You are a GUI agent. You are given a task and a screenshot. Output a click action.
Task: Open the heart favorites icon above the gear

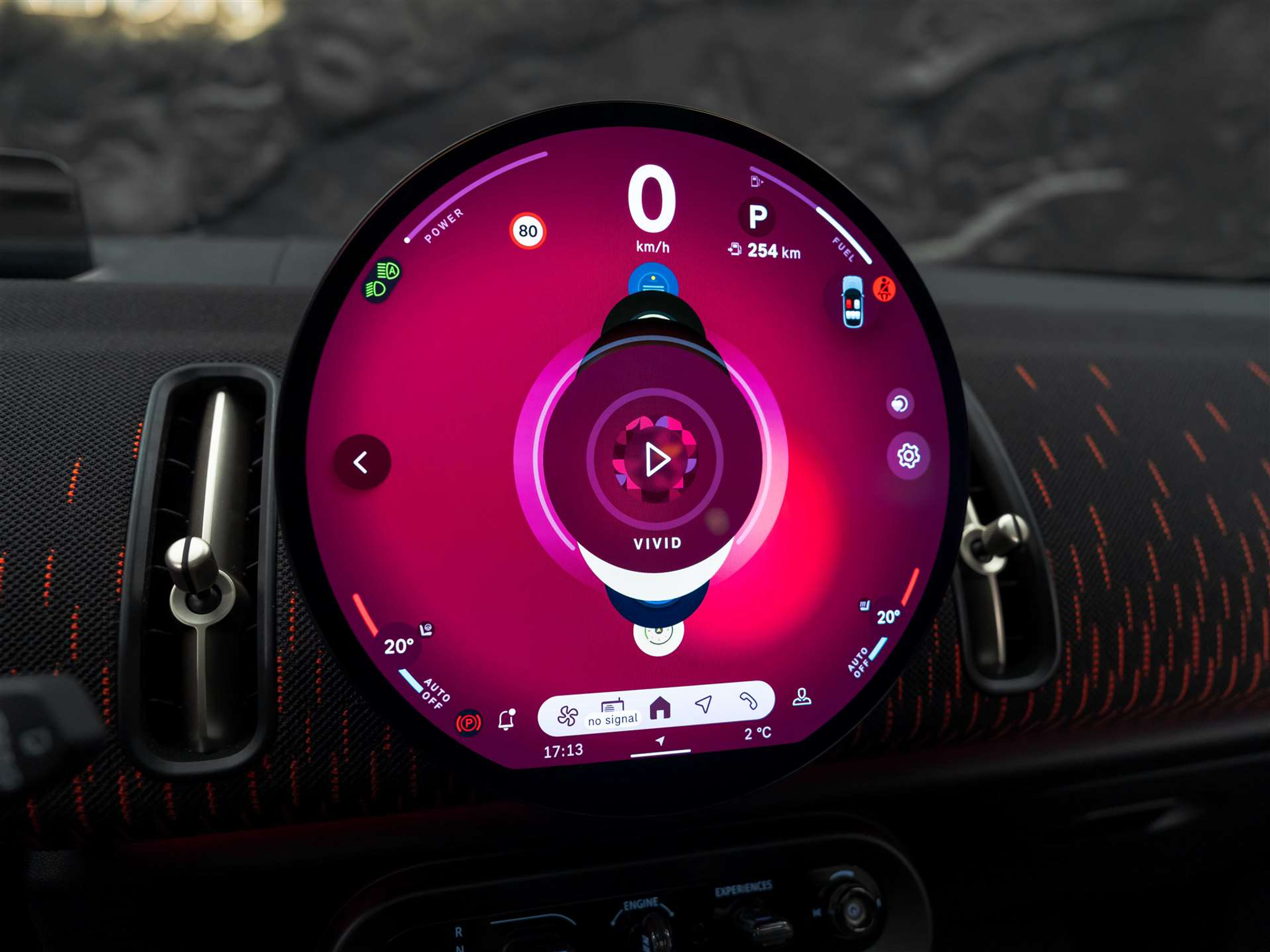900,404
